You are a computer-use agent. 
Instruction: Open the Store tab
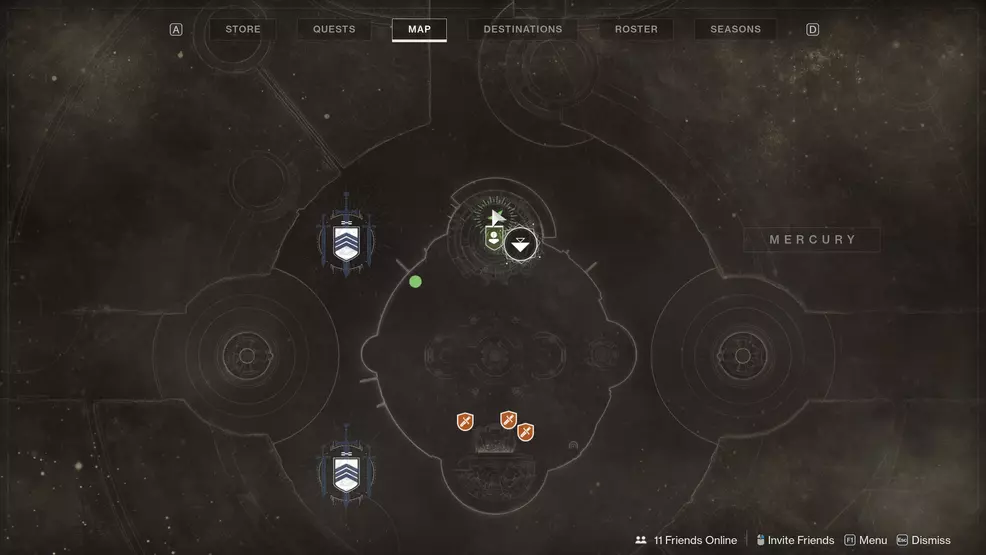(x=242, y=29)
